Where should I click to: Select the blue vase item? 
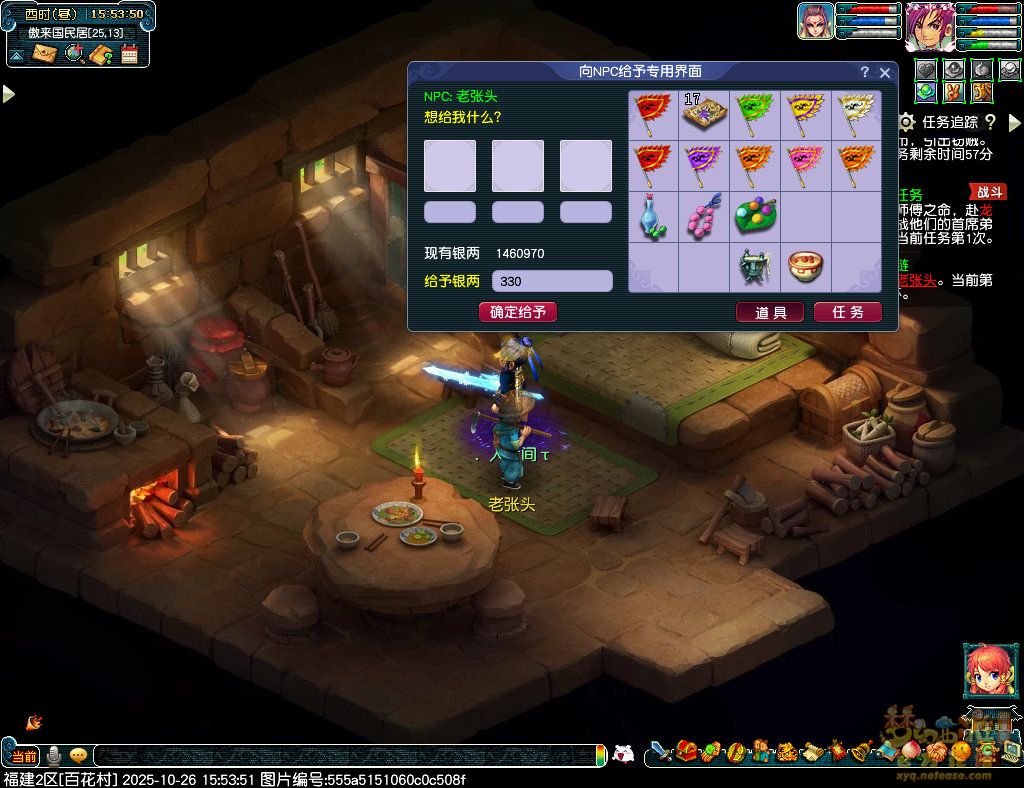click(653, 217)
